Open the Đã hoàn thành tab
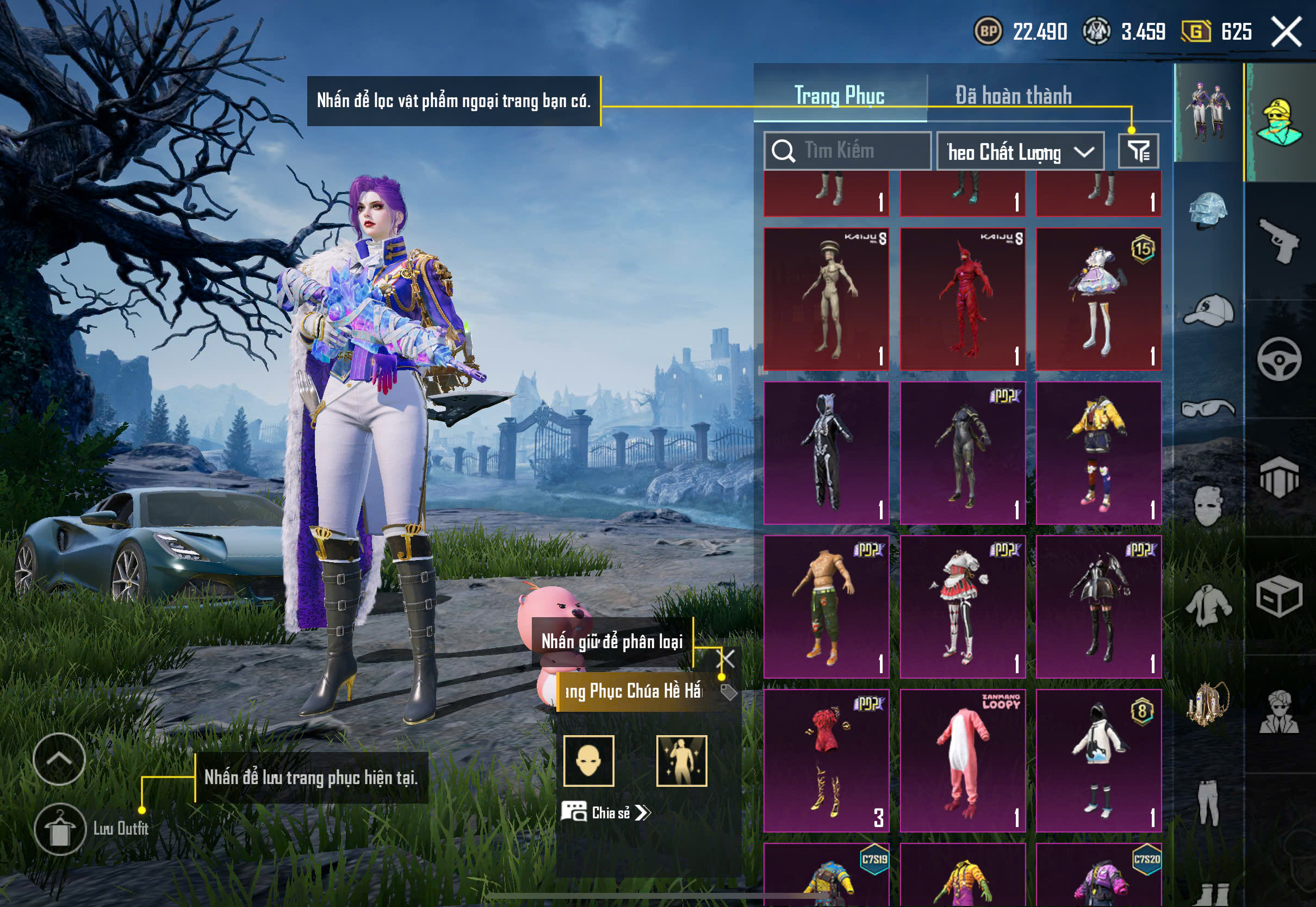Screen dimensions: 1316x907 pyautogui.click(x=1013, y=96)
